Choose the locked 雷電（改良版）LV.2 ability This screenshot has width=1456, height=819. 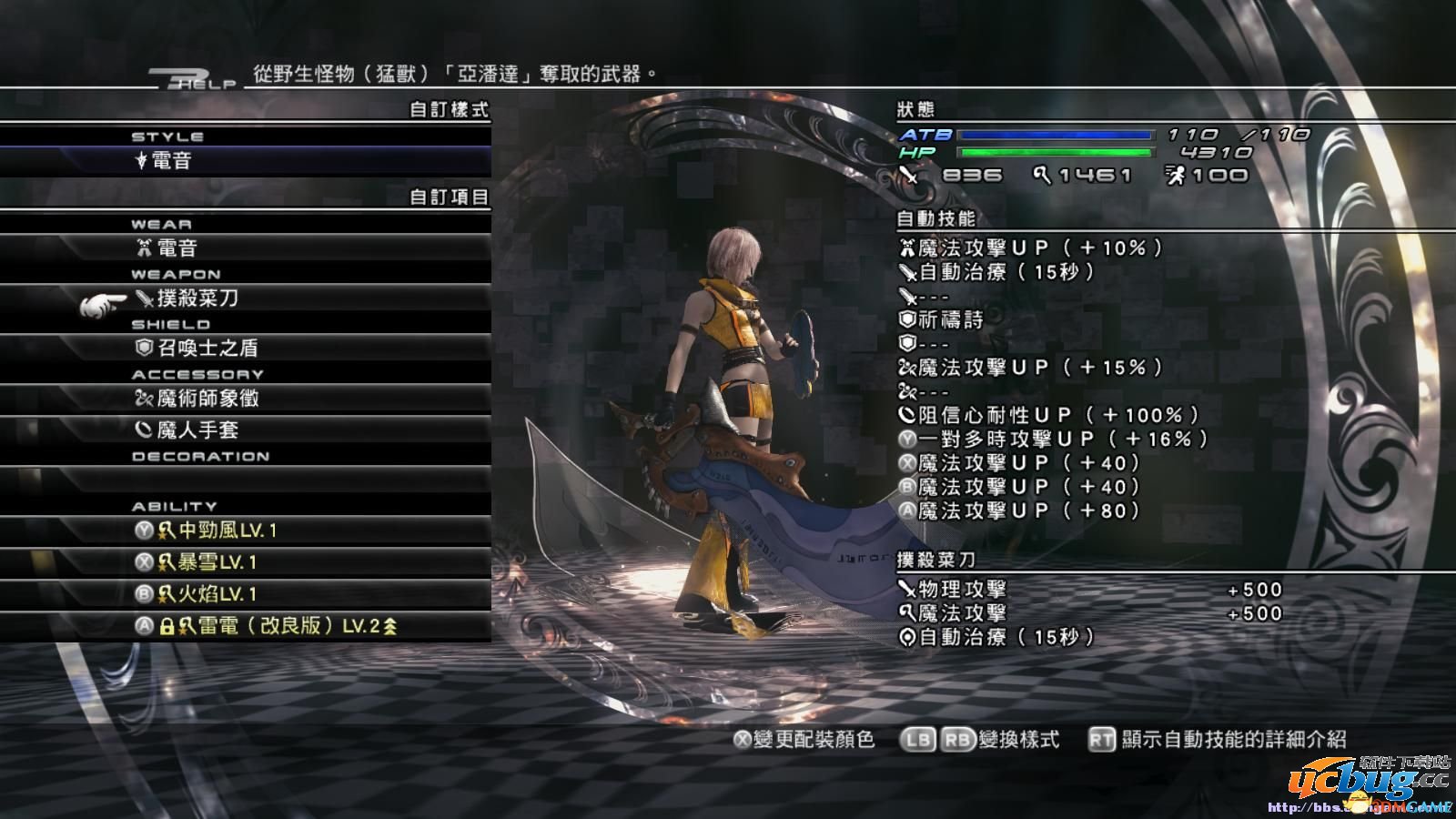pos(264,626)
